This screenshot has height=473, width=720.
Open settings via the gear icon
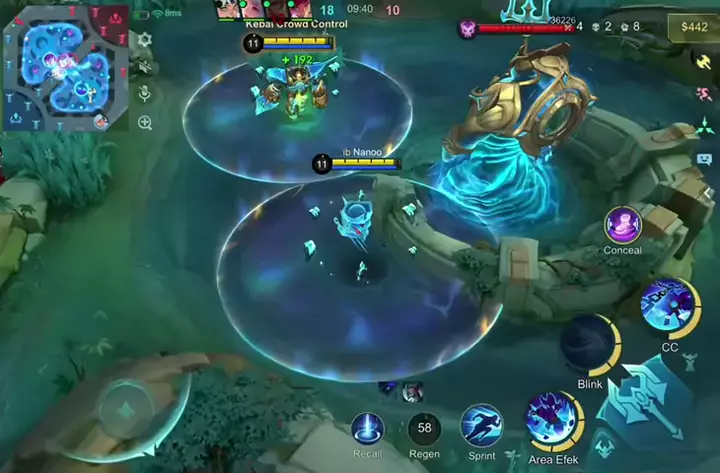(x=145, y=39)
